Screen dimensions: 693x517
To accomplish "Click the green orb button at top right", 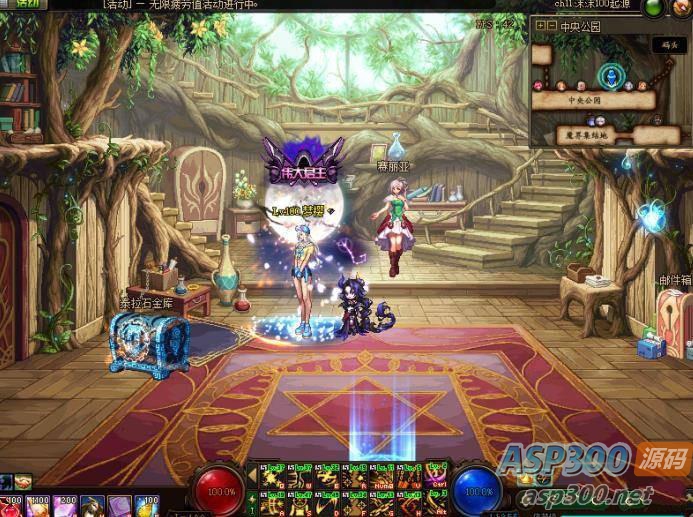I will coord(652,8).
